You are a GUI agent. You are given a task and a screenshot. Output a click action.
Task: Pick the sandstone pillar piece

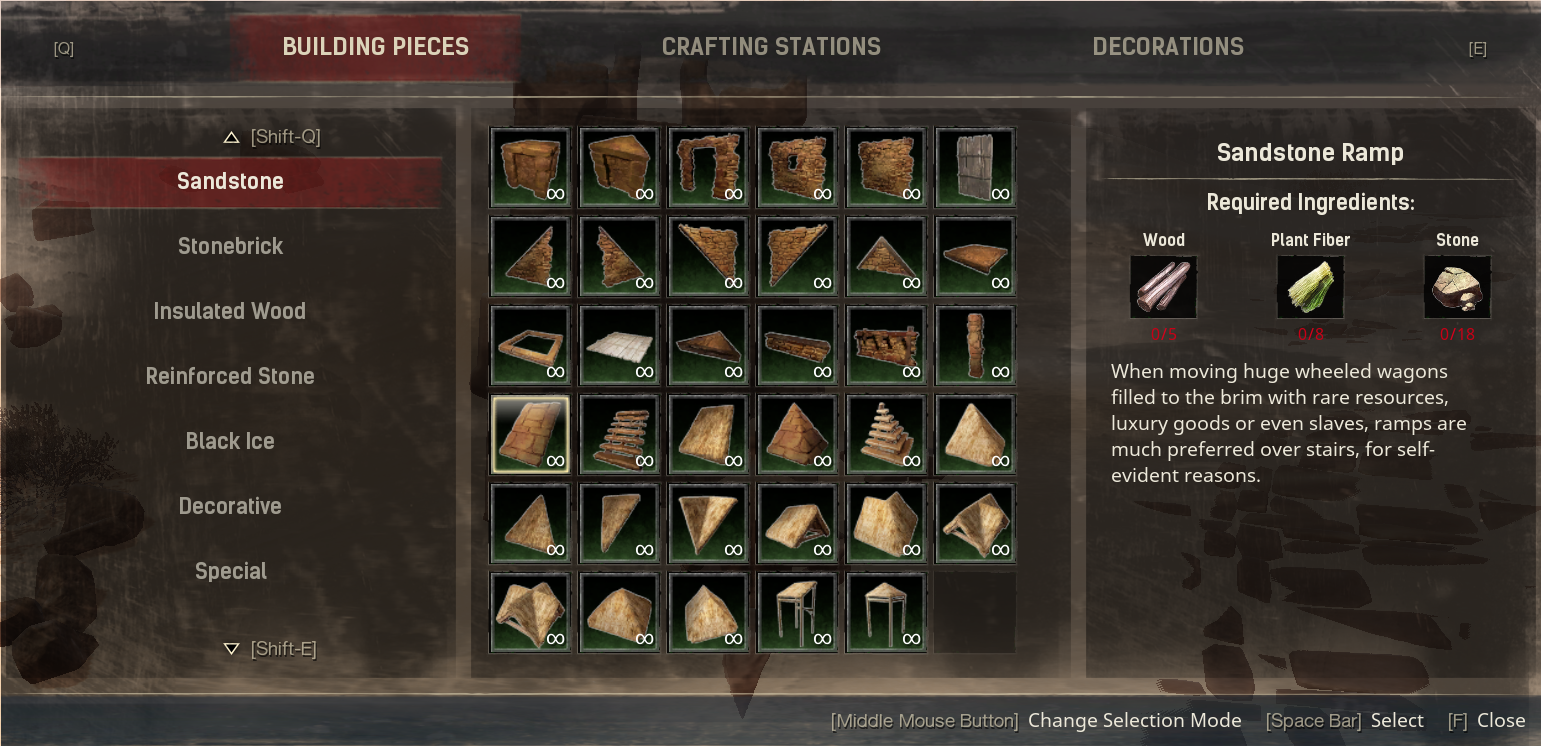[975, 345]
